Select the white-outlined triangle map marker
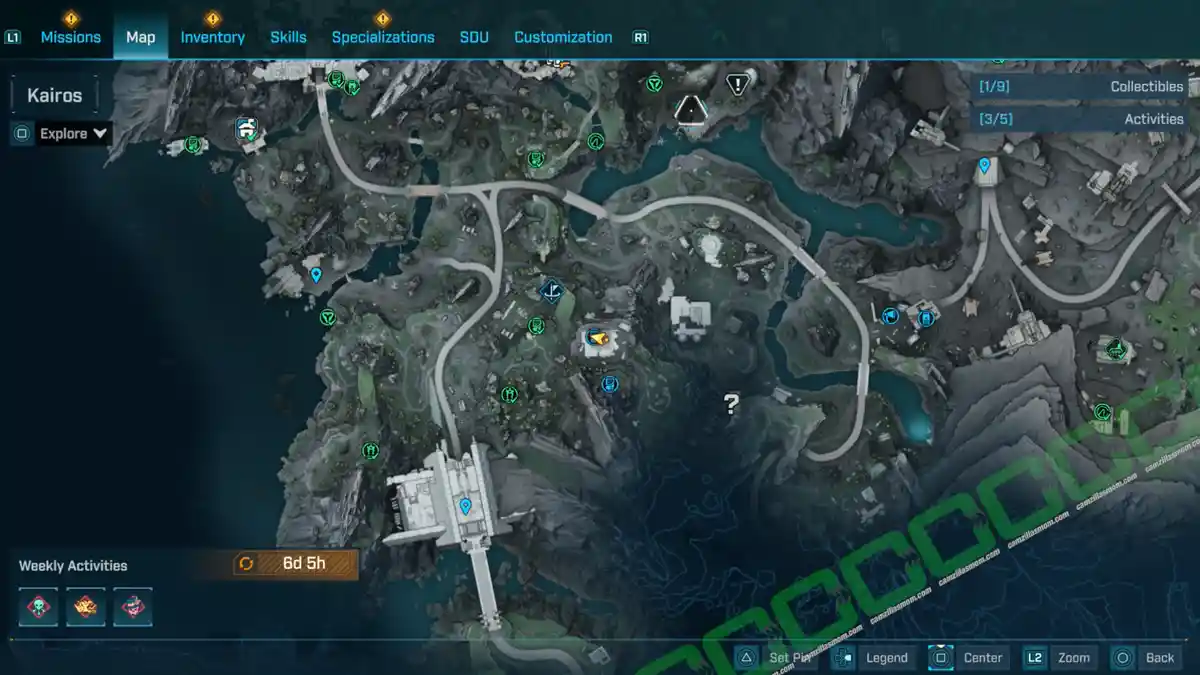This screenshot has width=1200, height=675. (690, 108)
